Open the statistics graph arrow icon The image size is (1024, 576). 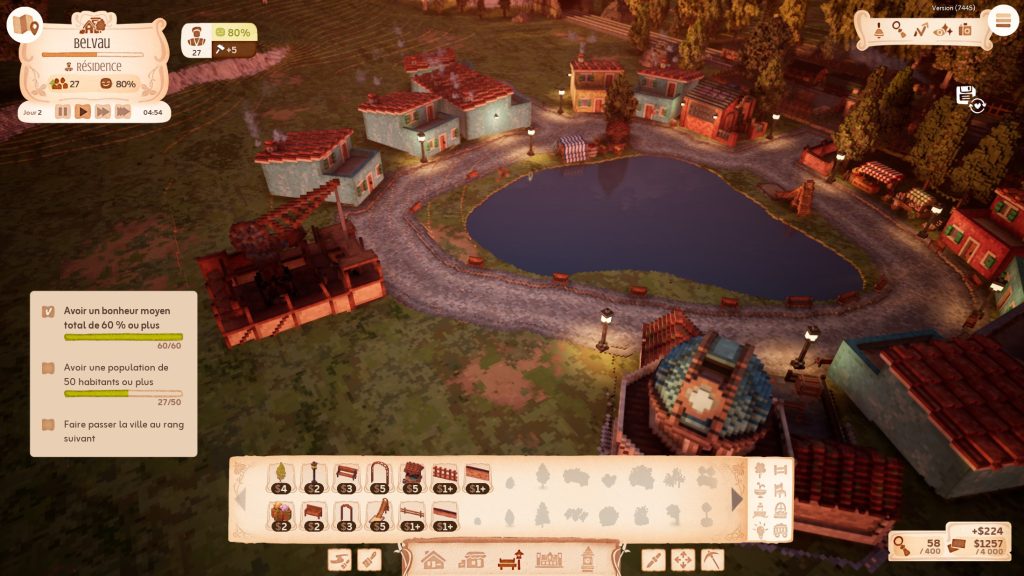point(920,30)
